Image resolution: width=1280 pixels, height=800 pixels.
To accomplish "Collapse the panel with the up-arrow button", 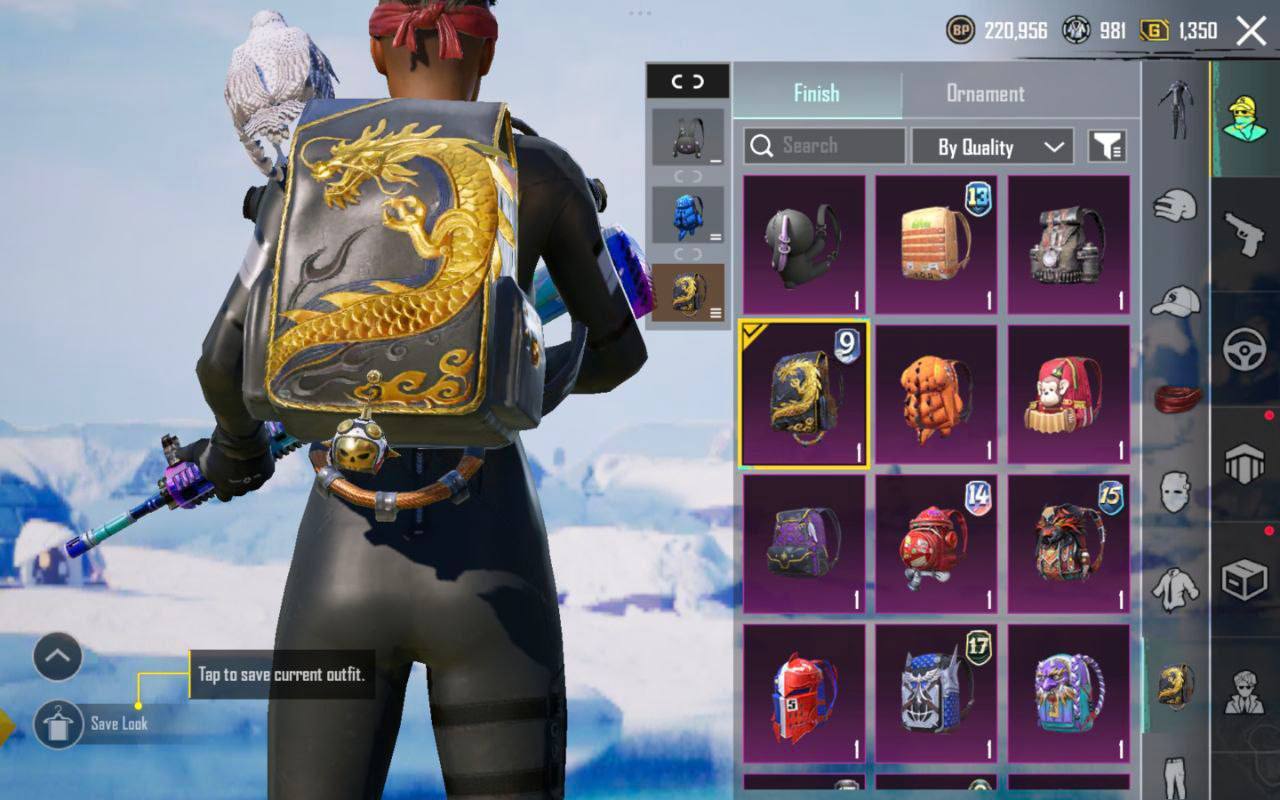I will click(58, 657).
